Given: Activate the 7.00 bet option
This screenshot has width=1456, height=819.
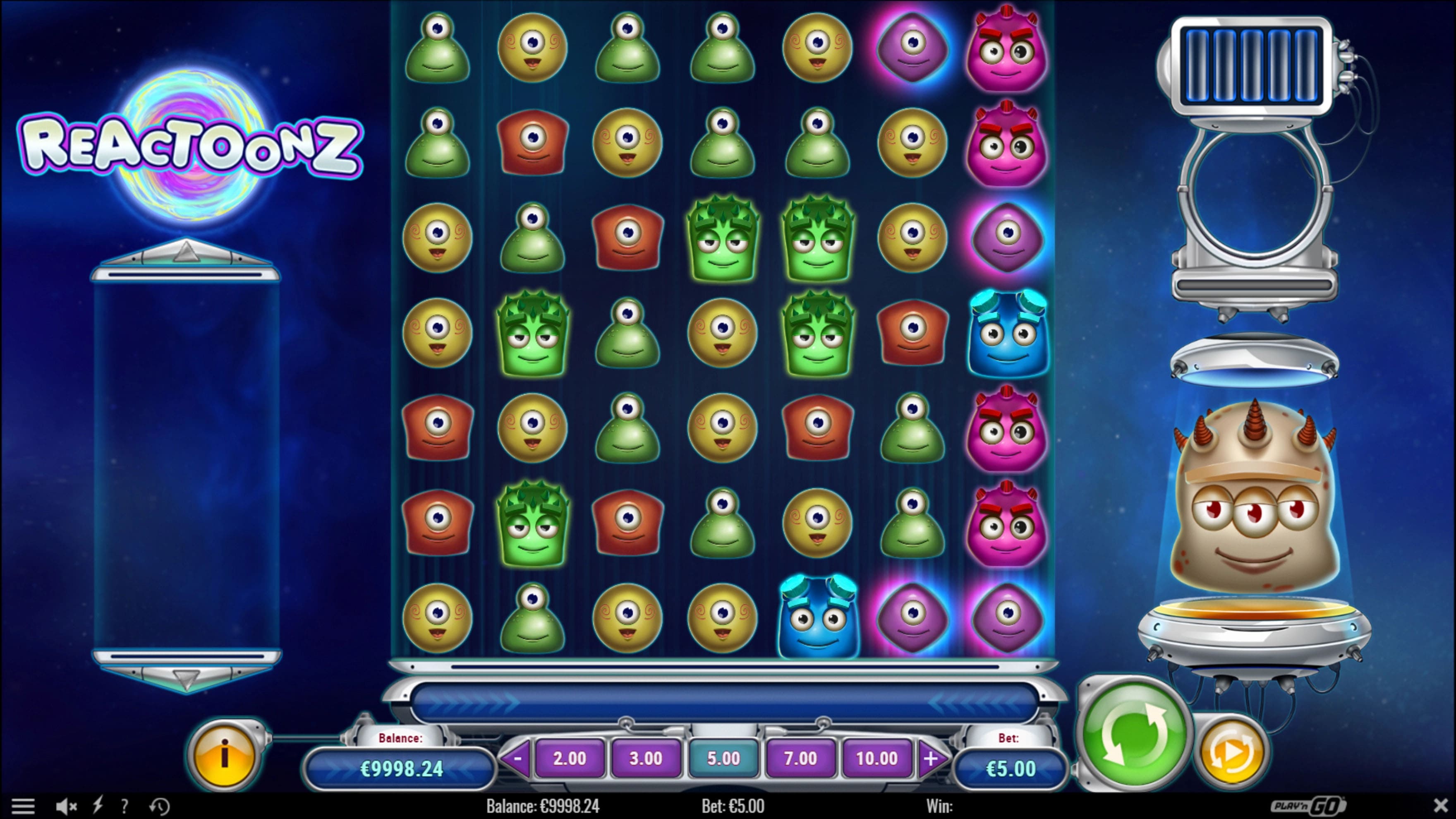Looking at the screenshot, I should click(x=800, y=759).
